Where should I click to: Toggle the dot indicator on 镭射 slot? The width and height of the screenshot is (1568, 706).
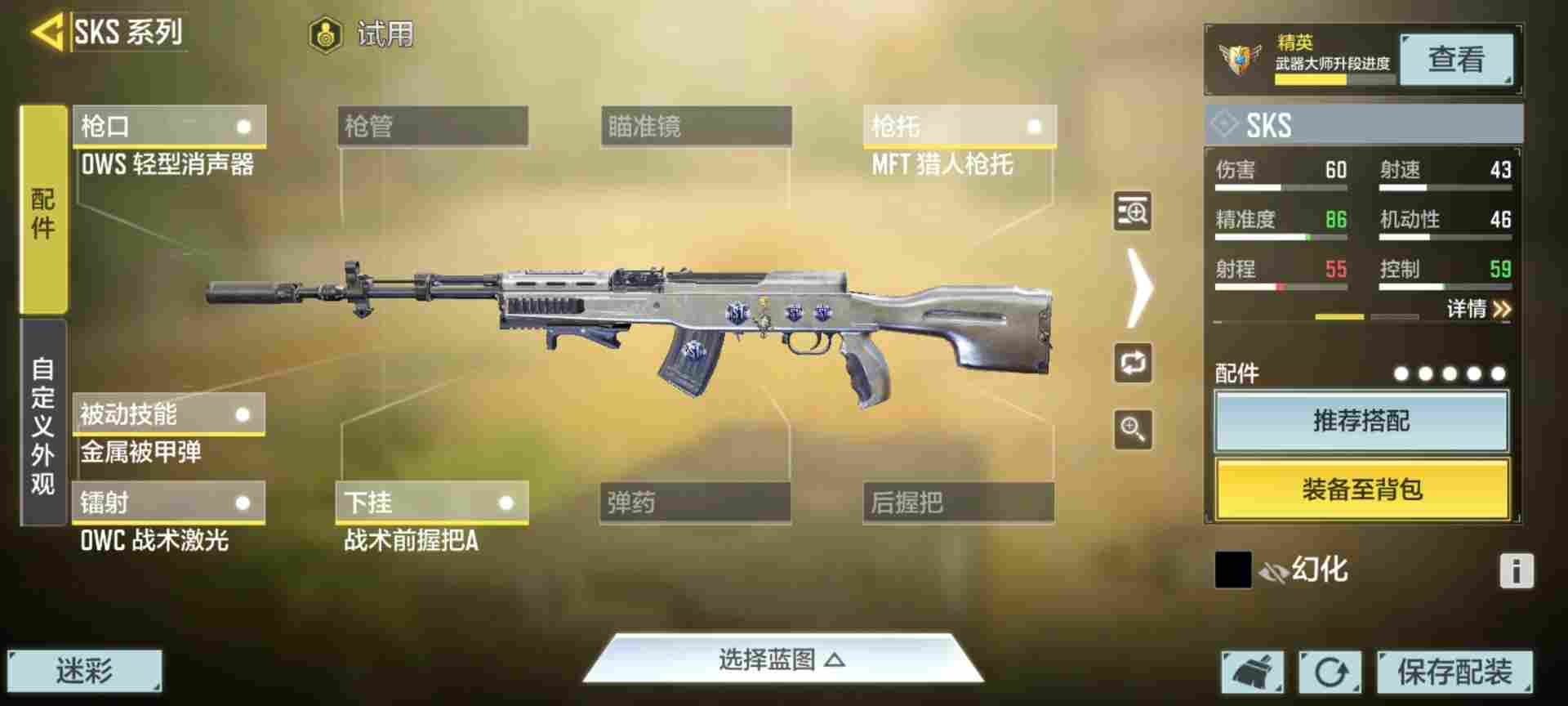click(242, 504)
